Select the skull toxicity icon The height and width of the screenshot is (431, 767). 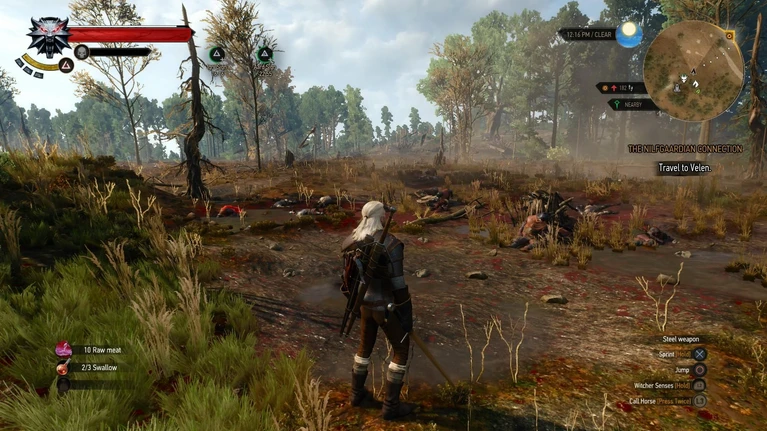click(x=82, y=52)
